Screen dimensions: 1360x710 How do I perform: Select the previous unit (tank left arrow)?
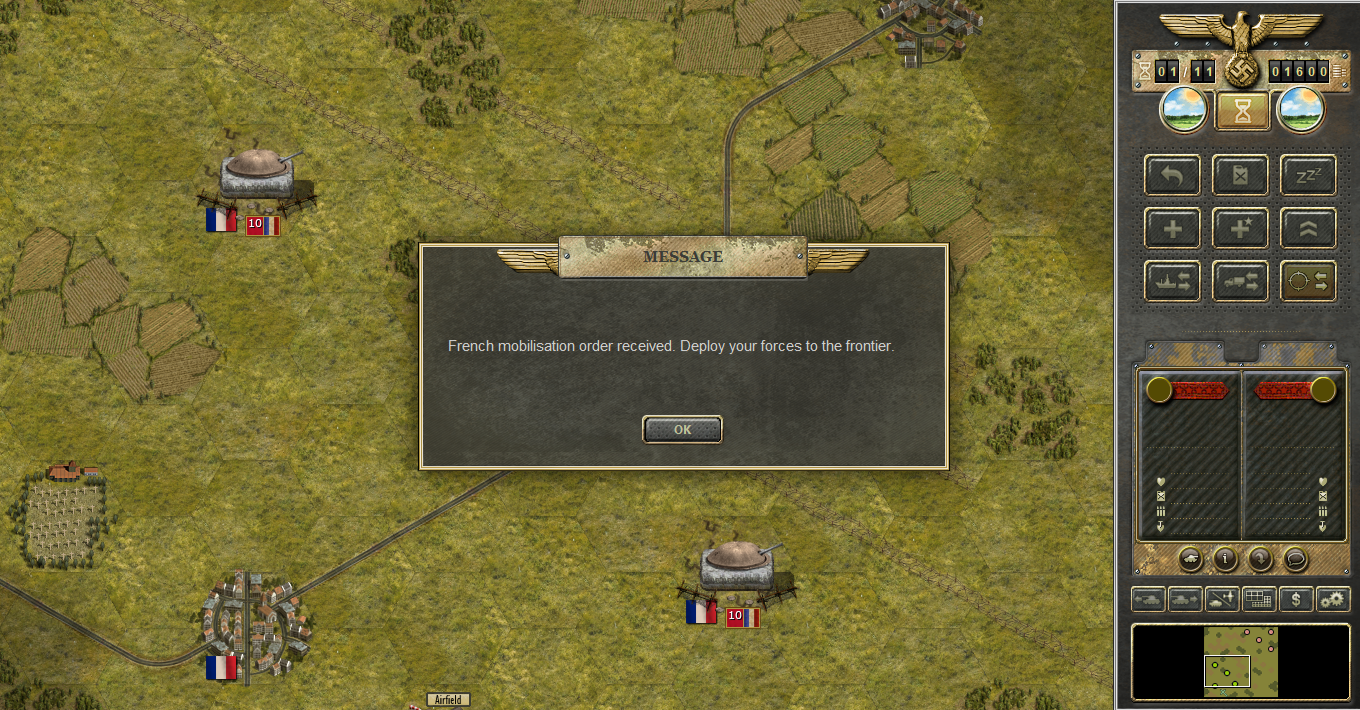[x=1149, y=599]
